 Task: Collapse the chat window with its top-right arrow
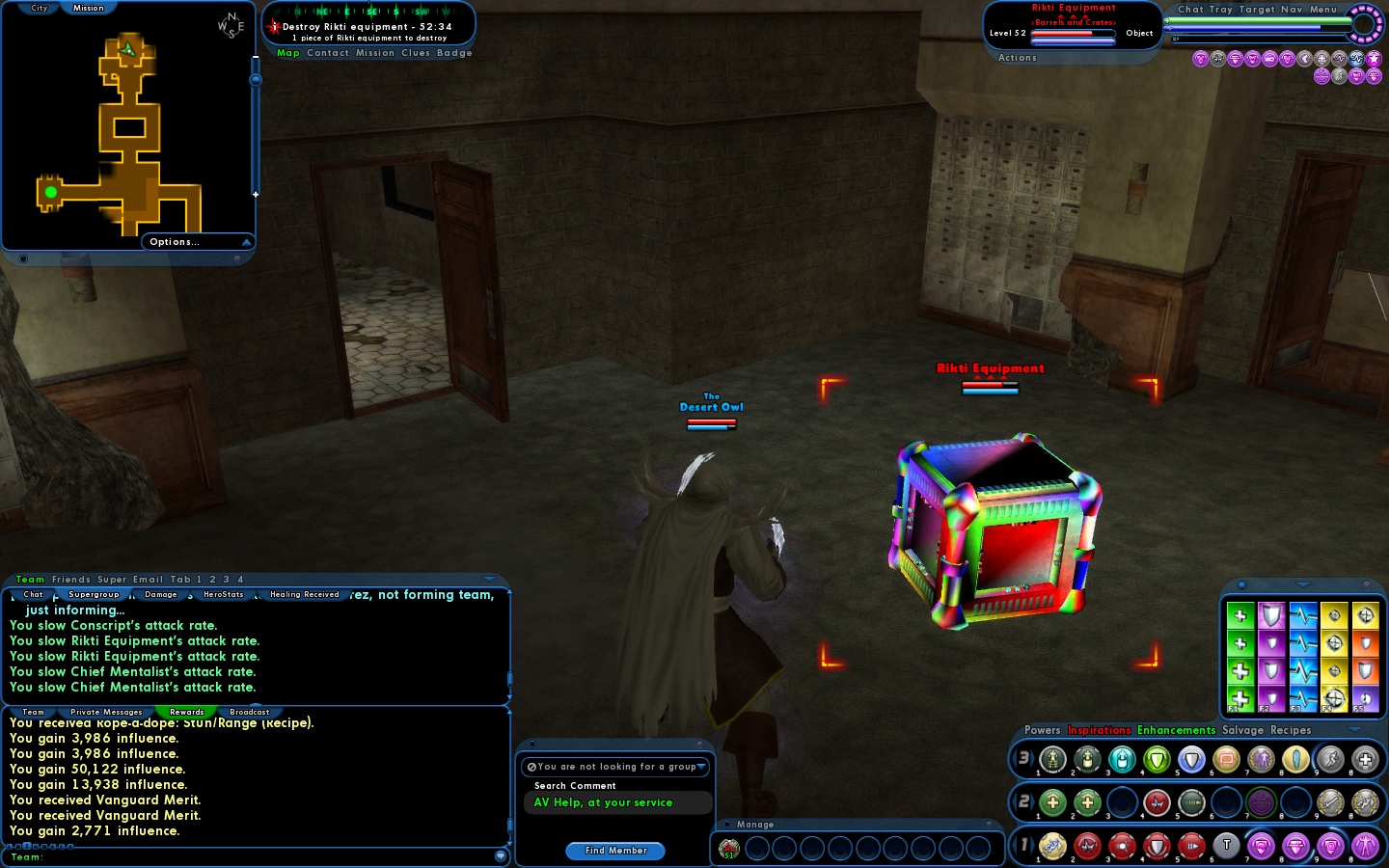click(x=488, y=579)
